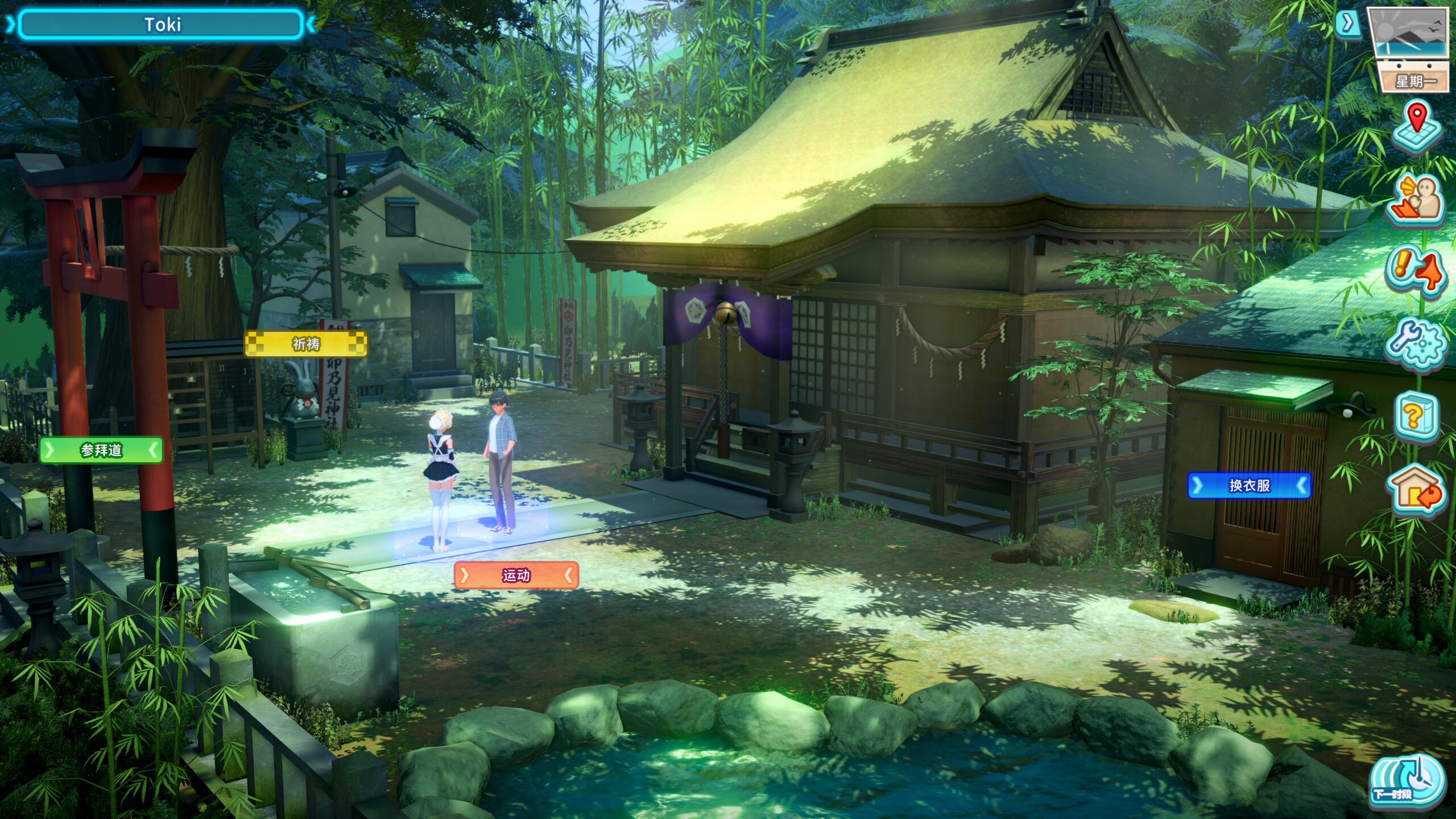
Task: Select the 祈祷 prayer action label
Action: (306, 344)
